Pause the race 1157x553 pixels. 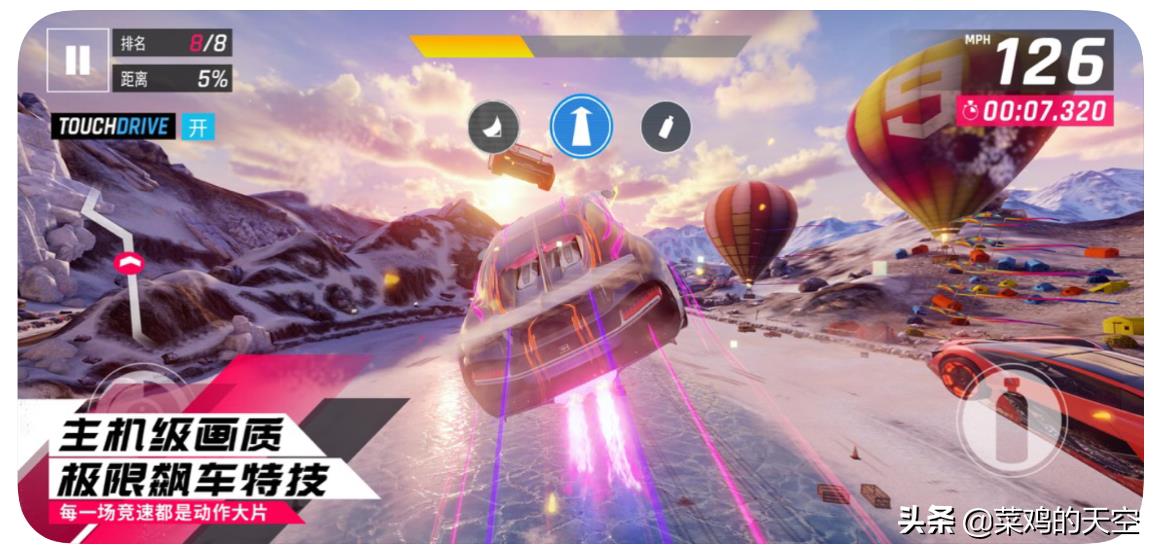click(x=76, y=60)
